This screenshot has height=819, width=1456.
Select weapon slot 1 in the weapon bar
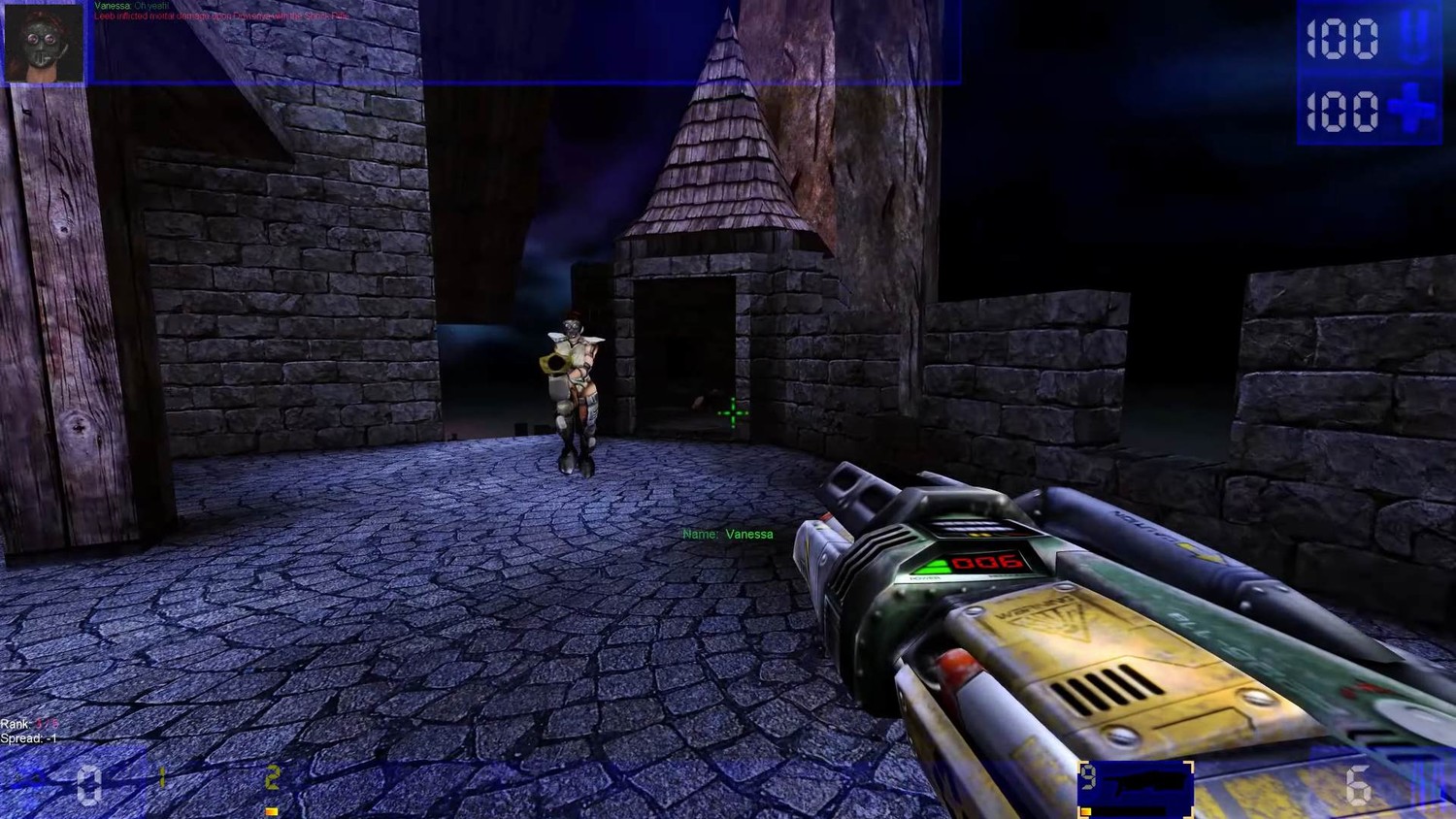point(162,777)
